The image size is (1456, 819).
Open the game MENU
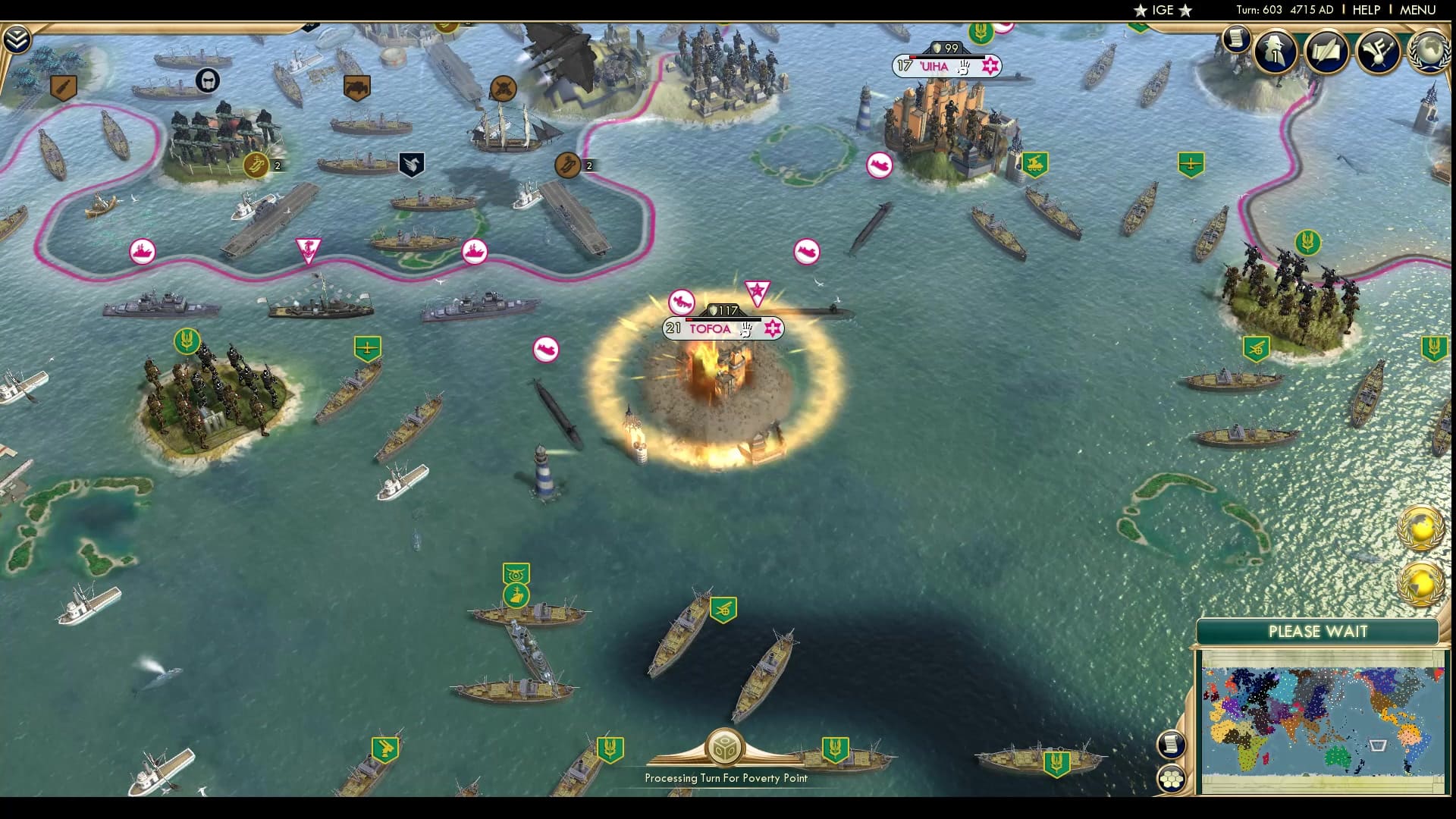click(1417, 10)
